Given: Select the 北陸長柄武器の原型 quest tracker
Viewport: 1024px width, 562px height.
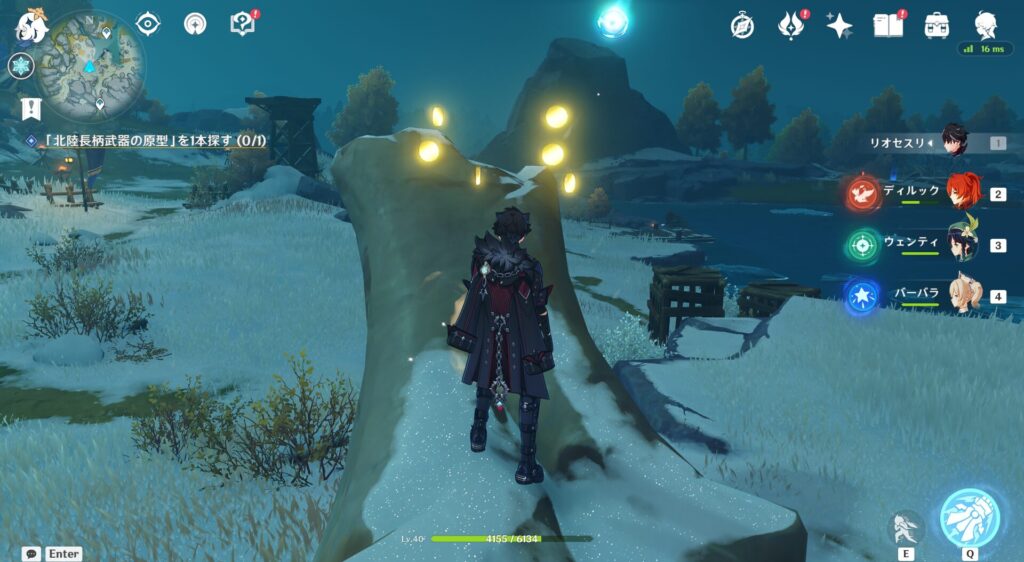Looking at the screenshot, I should coord(150,142).
